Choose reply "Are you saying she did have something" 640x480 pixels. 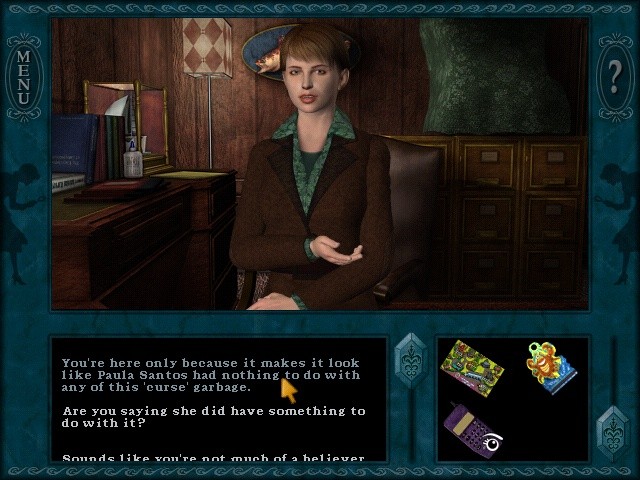tap(213, 417)
